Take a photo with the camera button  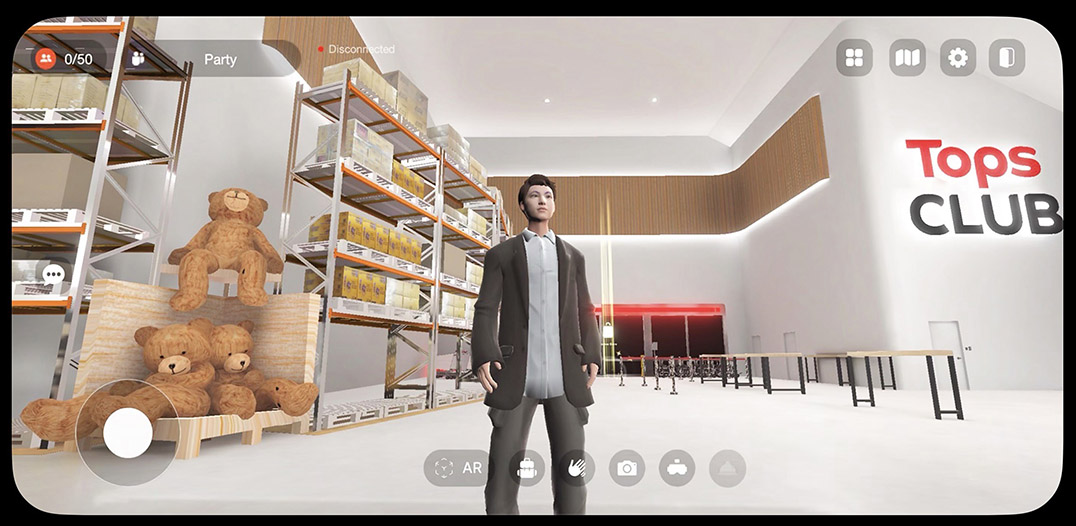(627, 468)
